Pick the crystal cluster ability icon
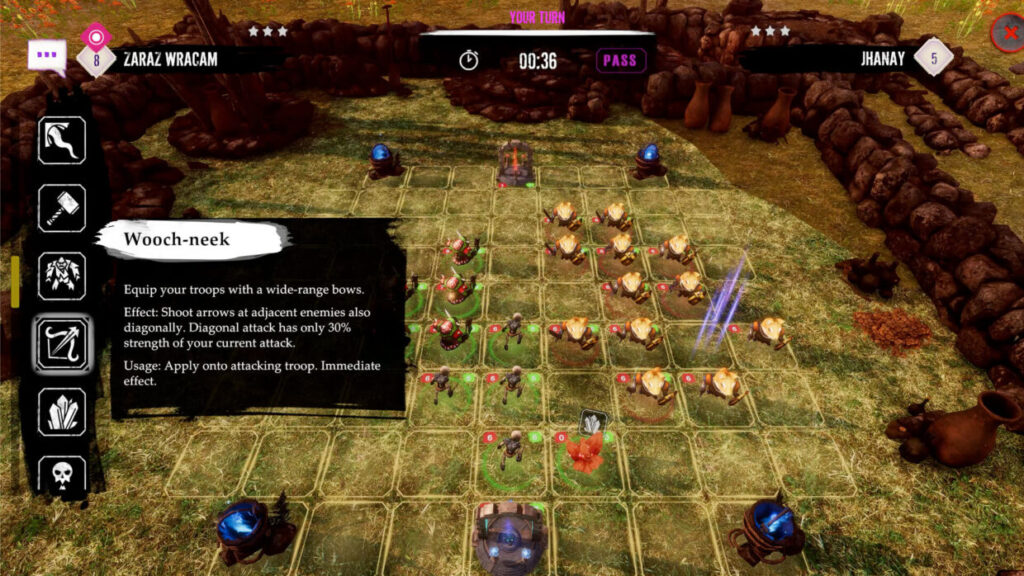This screenshot has height=576, width=1024. tap(62, 411)
